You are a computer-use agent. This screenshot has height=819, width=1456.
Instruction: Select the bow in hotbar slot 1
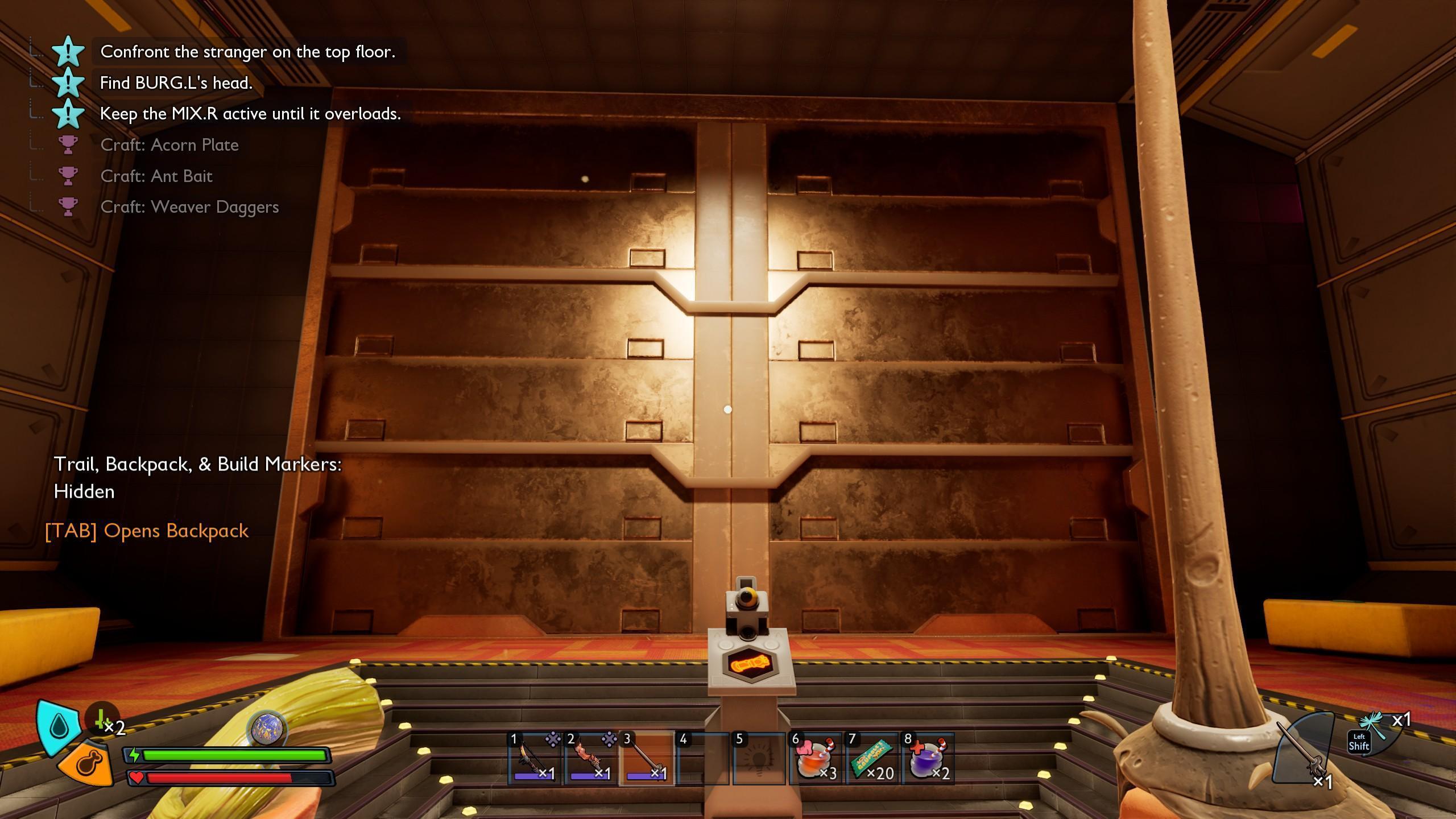click(x=533, y=758)
